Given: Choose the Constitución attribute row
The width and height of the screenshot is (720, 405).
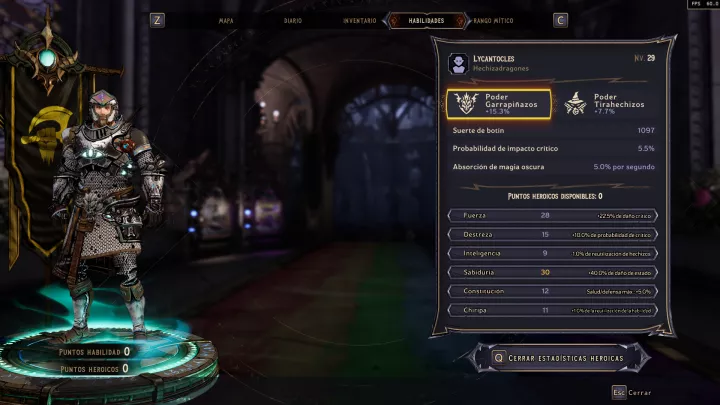Looking at the screenshot, I should click(553, 291).
